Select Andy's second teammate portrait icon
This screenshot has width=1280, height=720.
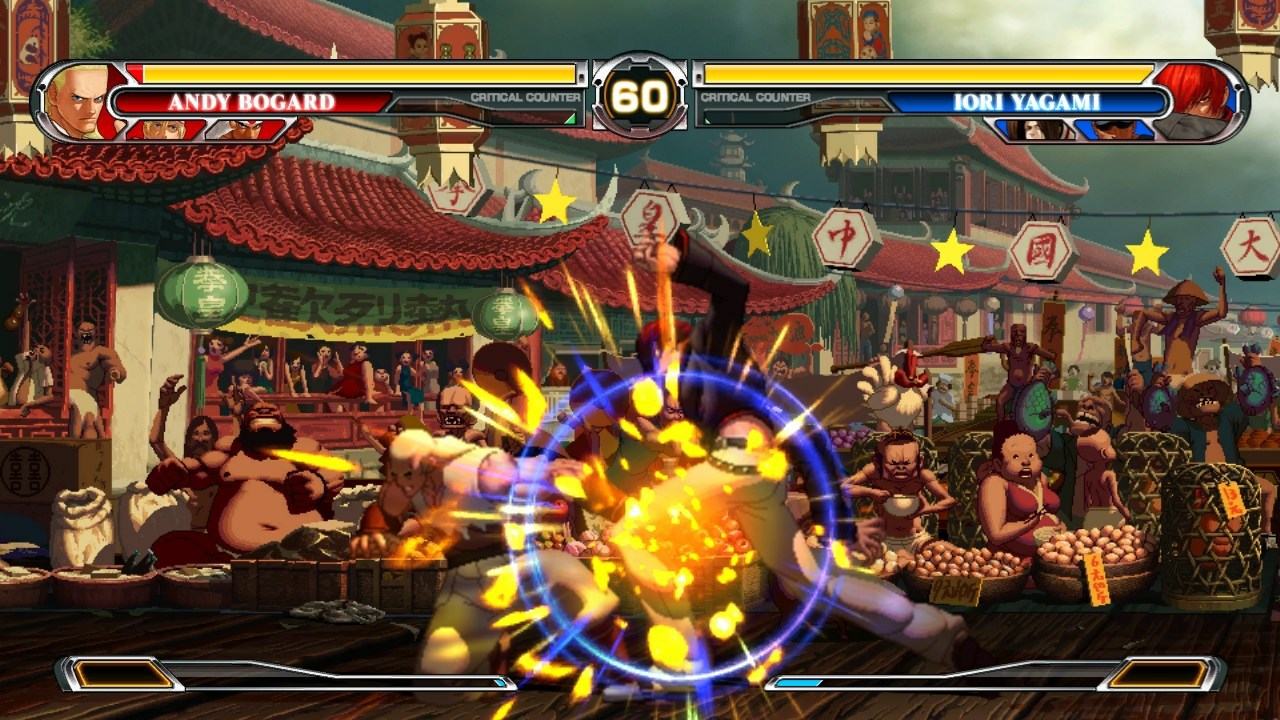[x=238, y=130]
